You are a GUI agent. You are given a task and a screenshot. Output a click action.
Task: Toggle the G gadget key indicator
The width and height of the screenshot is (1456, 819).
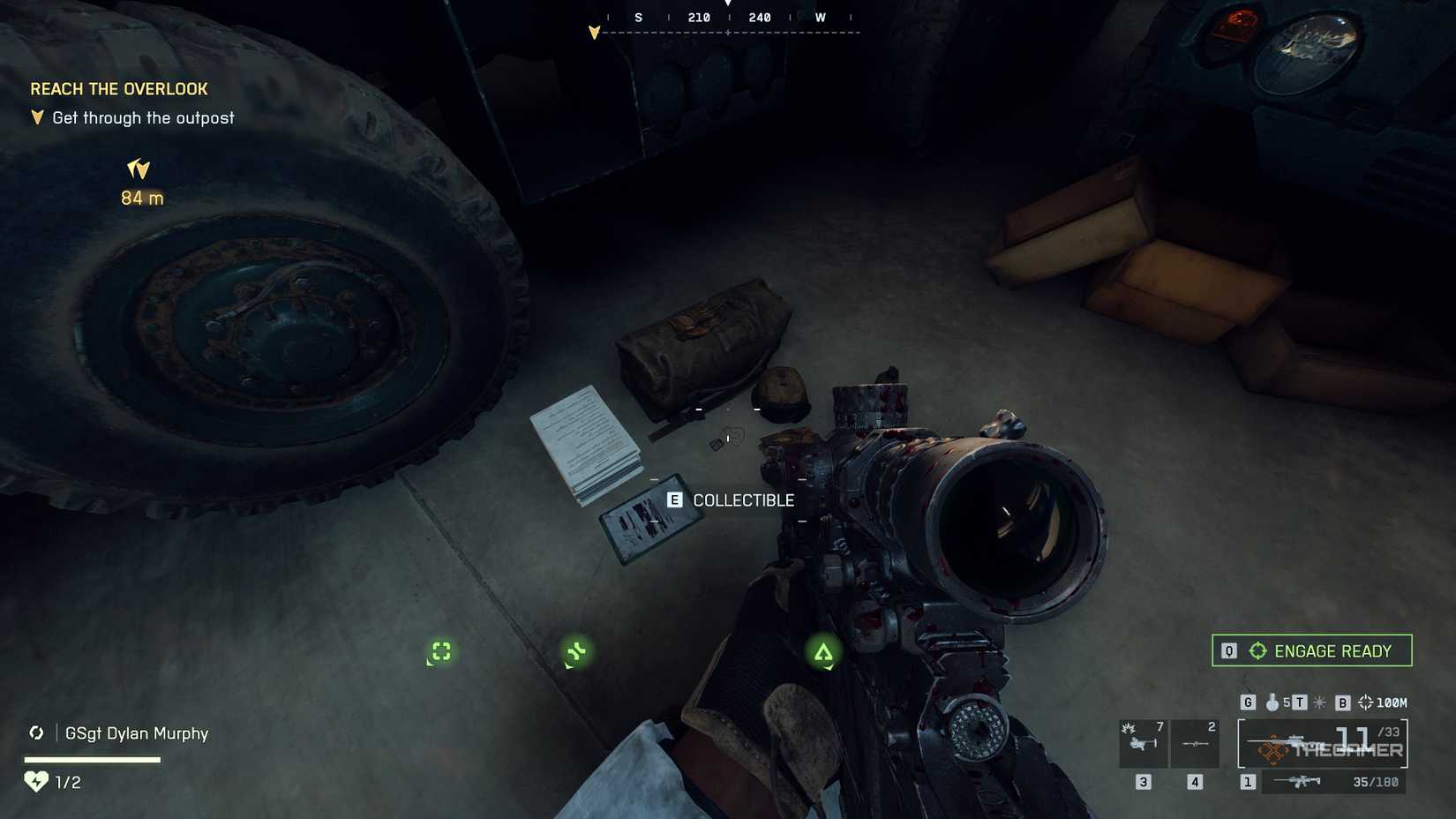tap(1249, 702)
